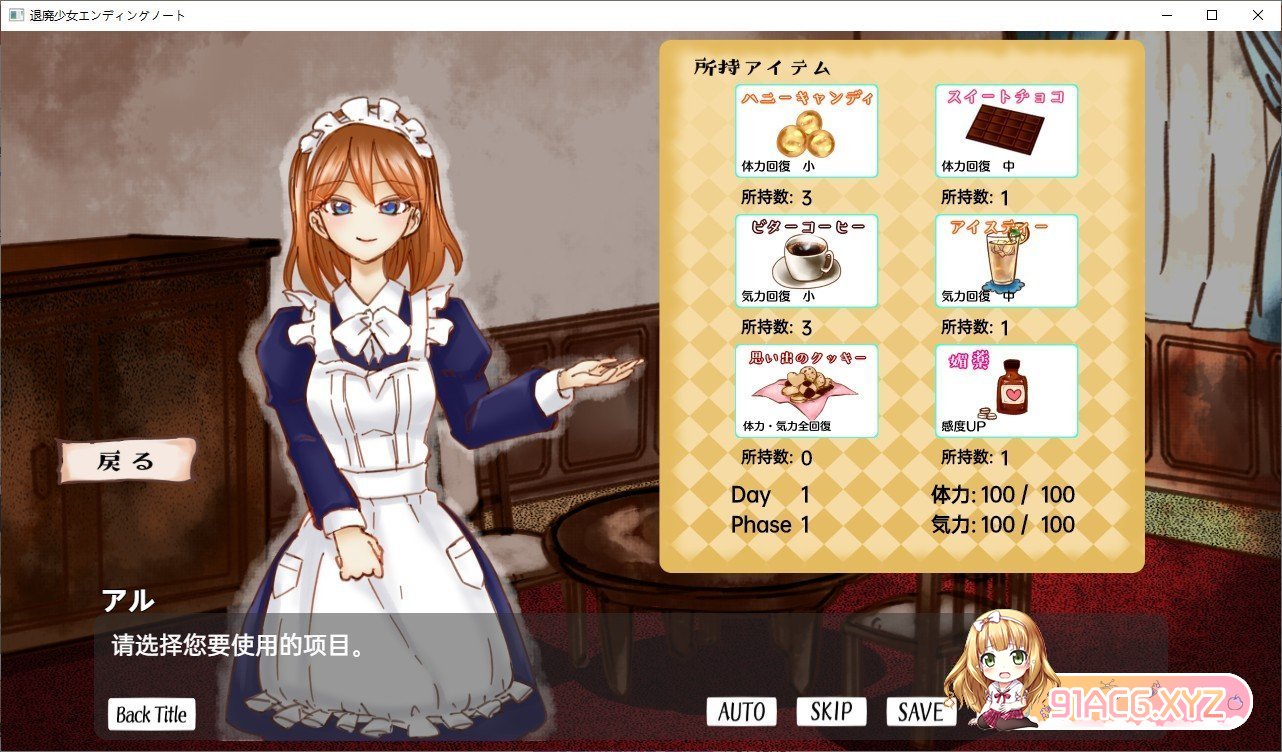Open the SAVE menu

[920, 711]
